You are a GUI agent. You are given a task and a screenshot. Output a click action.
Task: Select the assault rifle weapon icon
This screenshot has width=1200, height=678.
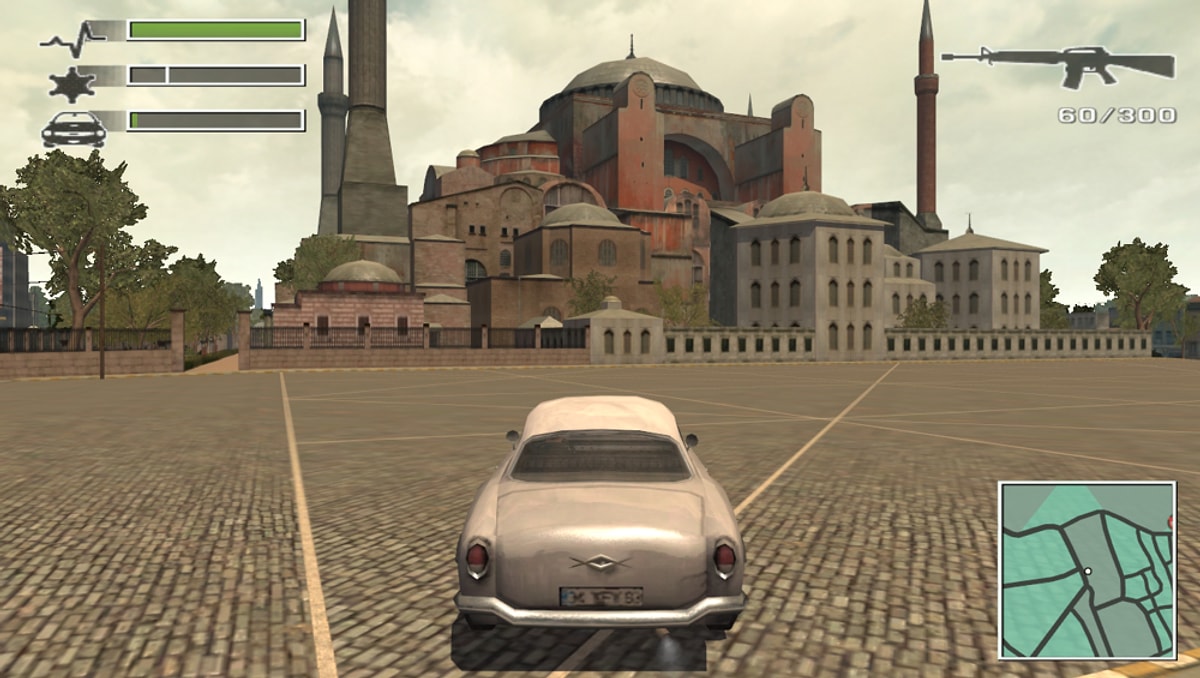[x=1060, y=65]
